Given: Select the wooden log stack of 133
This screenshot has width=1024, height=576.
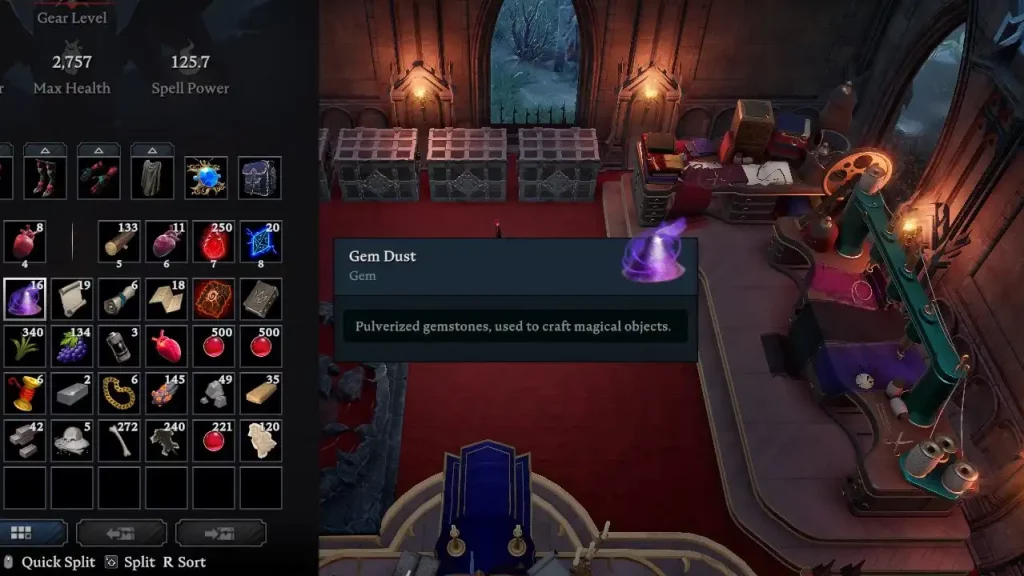Looking at the screenshot, I should [118, 243].
